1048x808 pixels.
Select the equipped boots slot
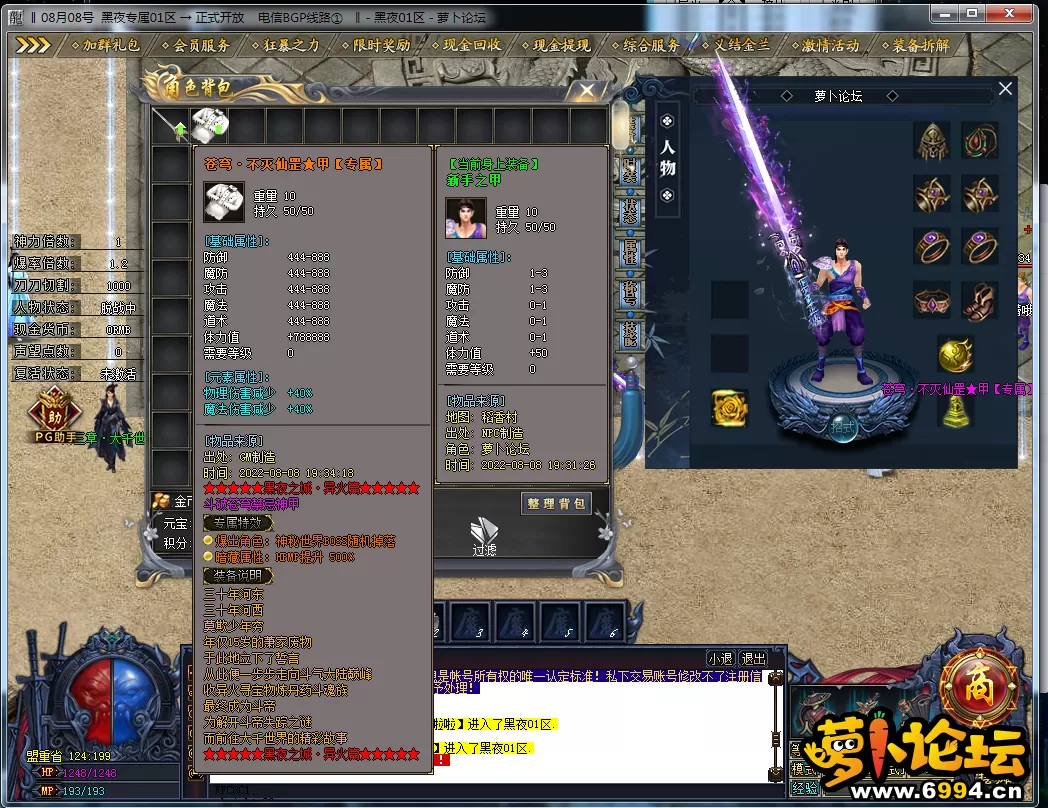(980, 300)
